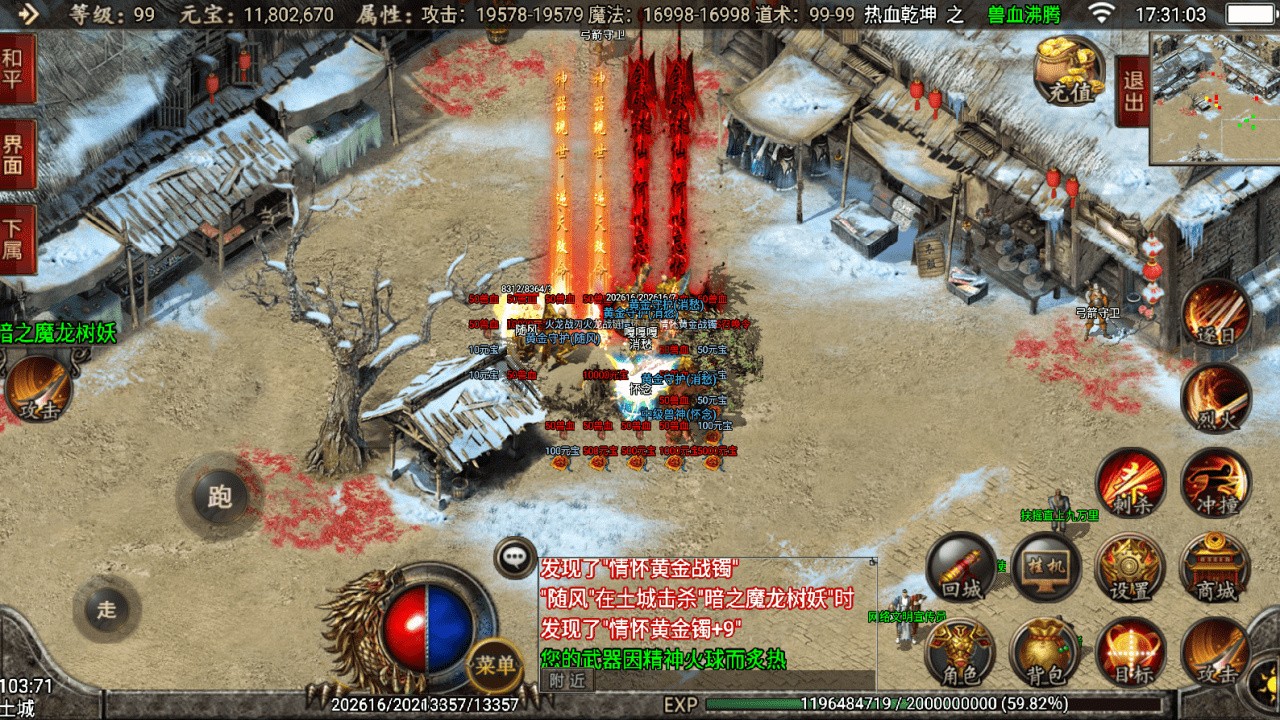Screen dimensions: 1280x720
Task: Select the 目标 target button
Action: click(x=1130, y=652)
